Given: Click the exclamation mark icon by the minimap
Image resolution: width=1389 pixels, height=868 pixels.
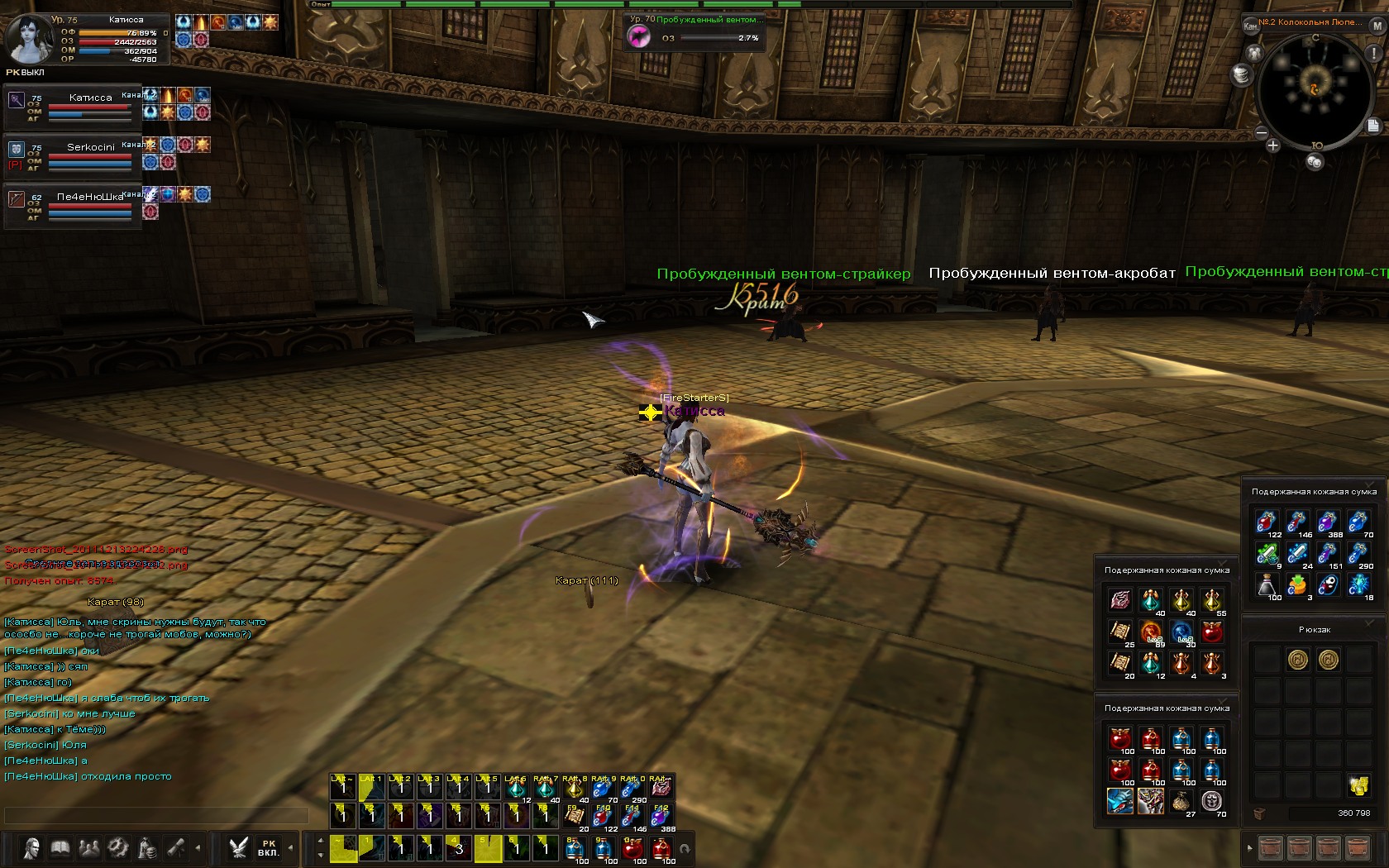Looking at the screenshot, I should (1374, 53).
